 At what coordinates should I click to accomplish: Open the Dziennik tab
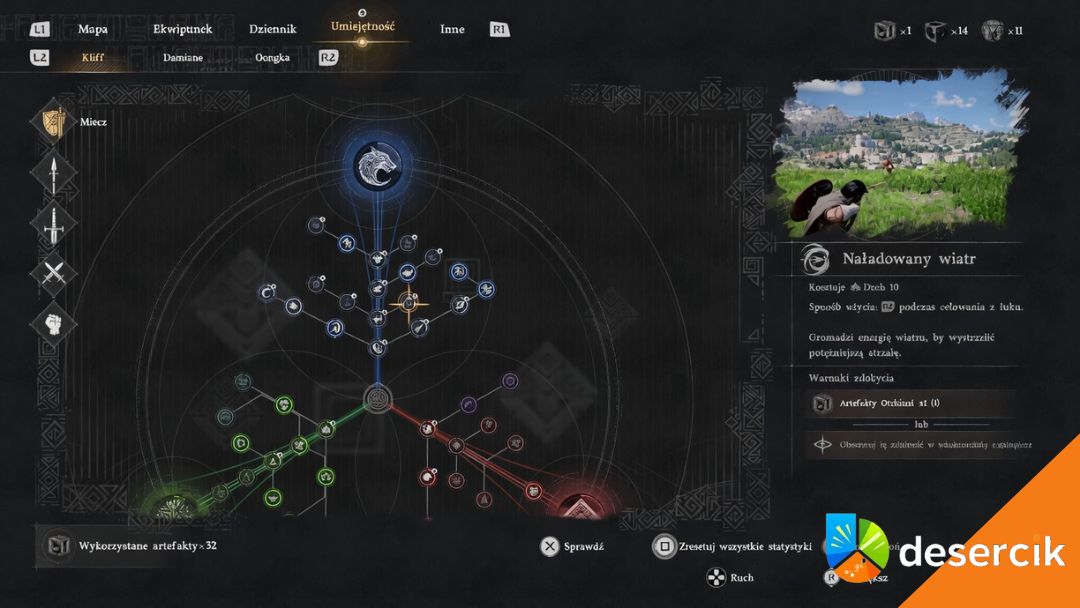273,29
